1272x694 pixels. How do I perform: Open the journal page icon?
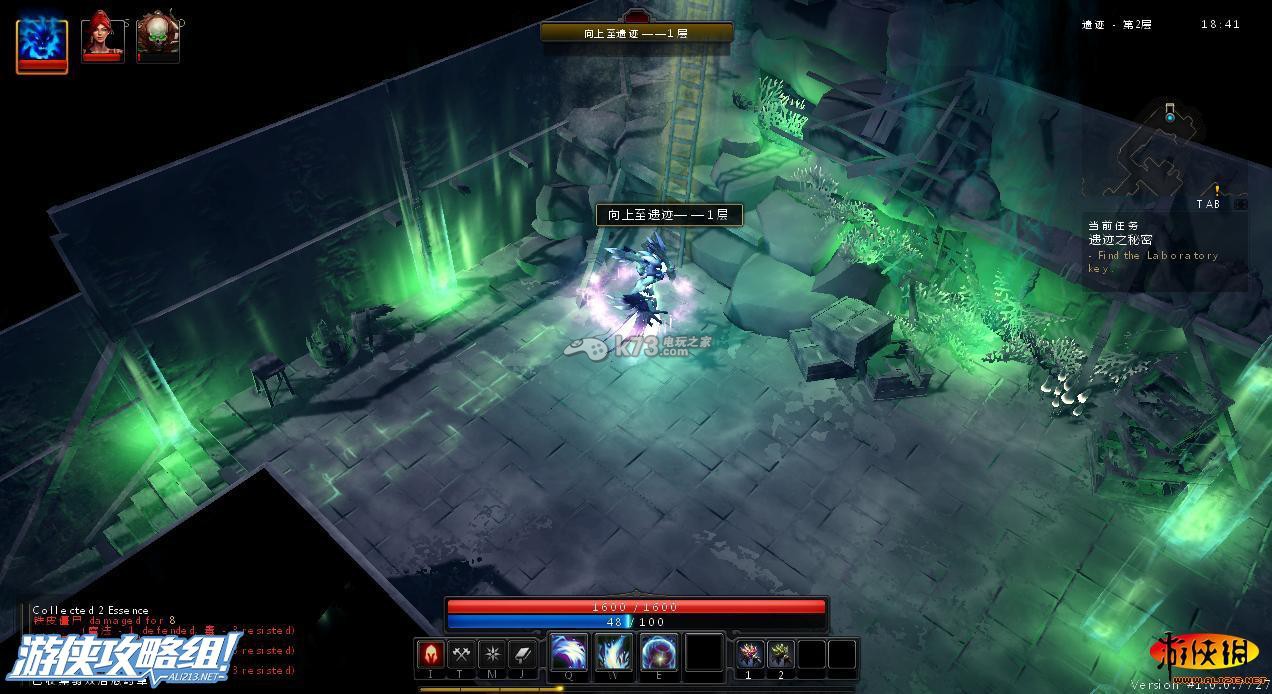tap(523, 655)
